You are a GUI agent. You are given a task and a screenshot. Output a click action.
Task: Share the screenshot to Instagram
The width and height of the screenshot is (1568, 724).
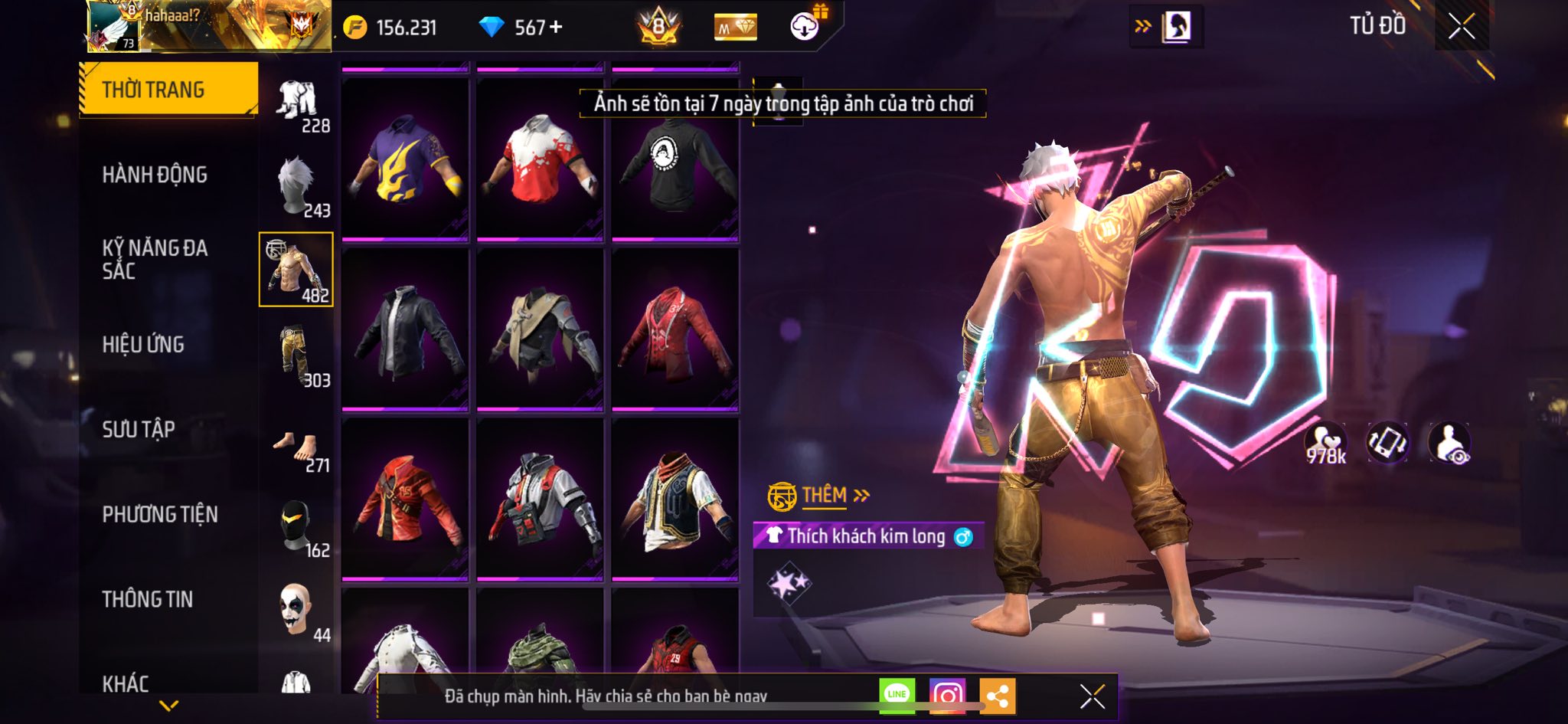(x=947, y=695)
